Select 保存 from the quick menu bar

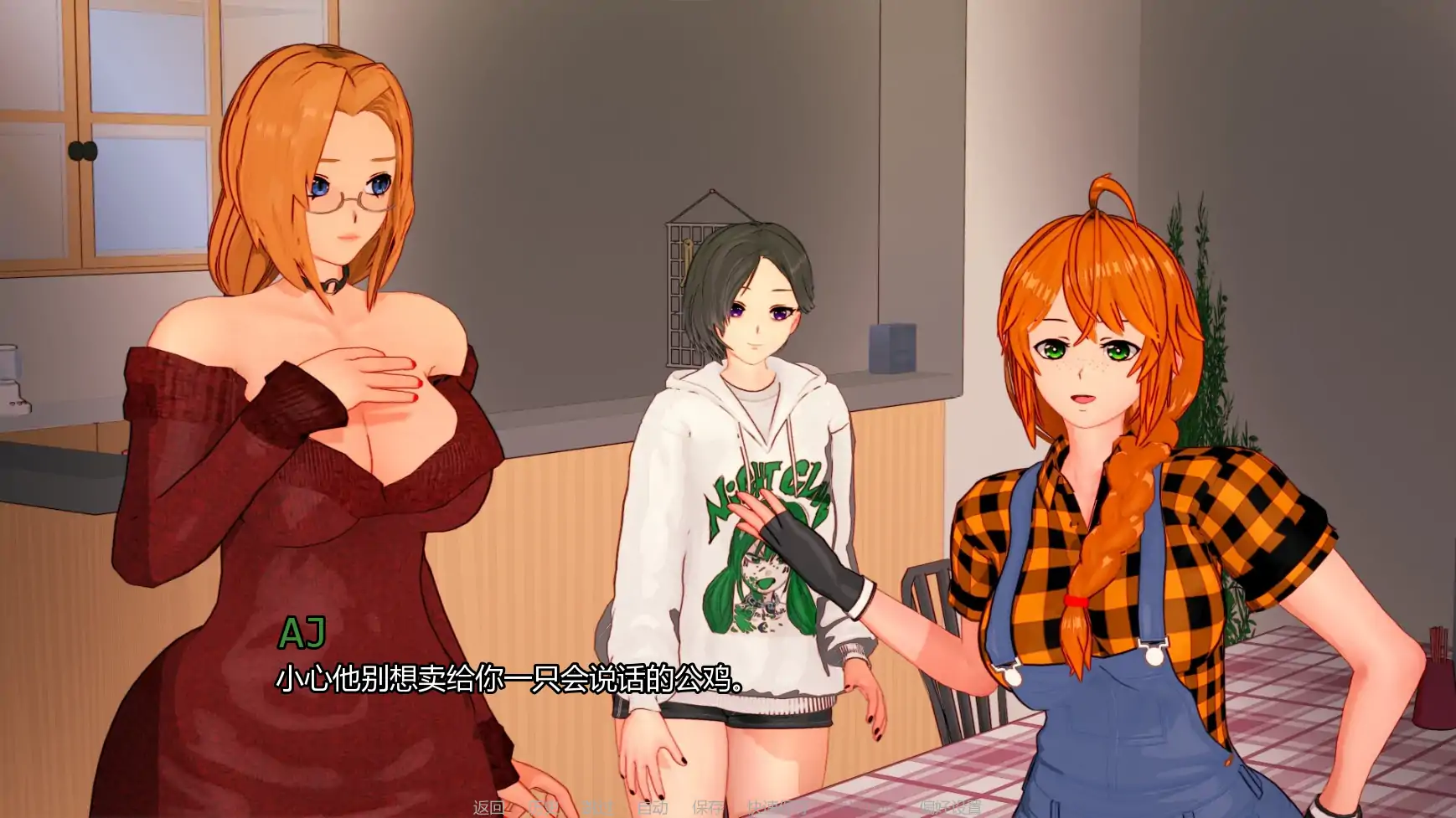(709, 806)
